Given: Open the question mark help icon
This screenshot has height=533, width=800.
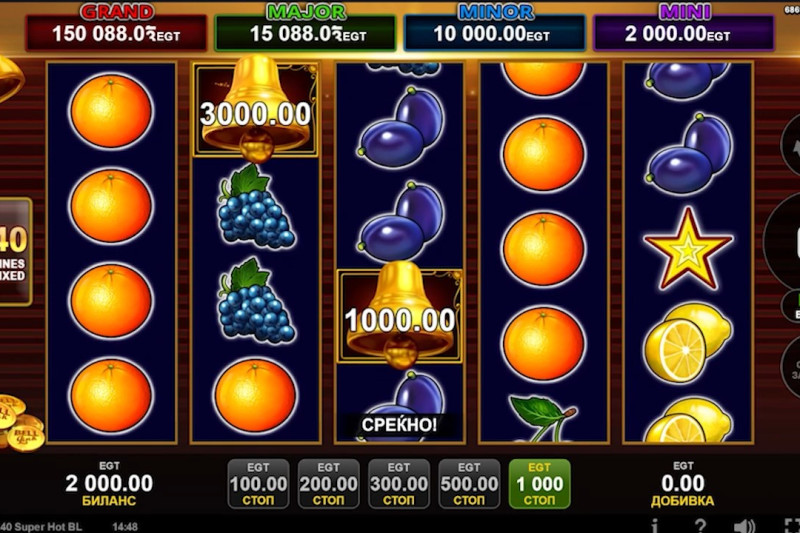Looking at the screenshot, I should [x=701, y=525].
